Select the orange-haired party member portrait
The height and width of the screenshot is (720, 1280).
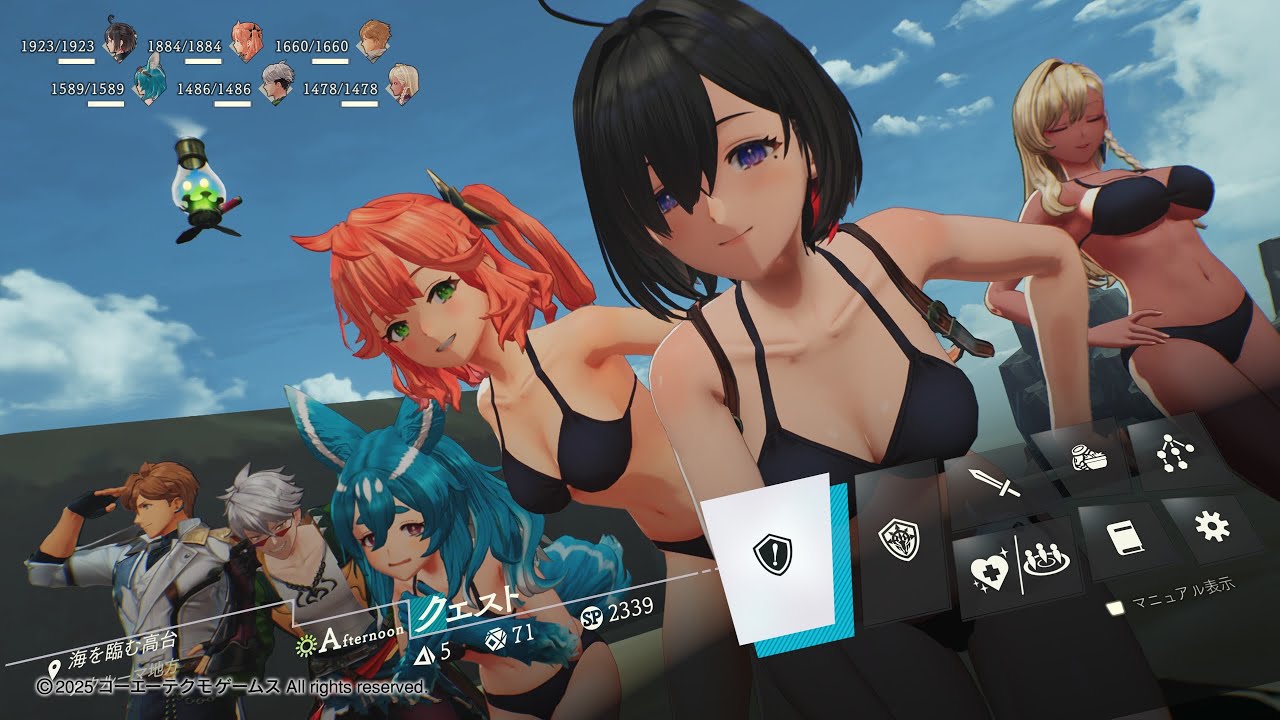(x=246, y=42)
